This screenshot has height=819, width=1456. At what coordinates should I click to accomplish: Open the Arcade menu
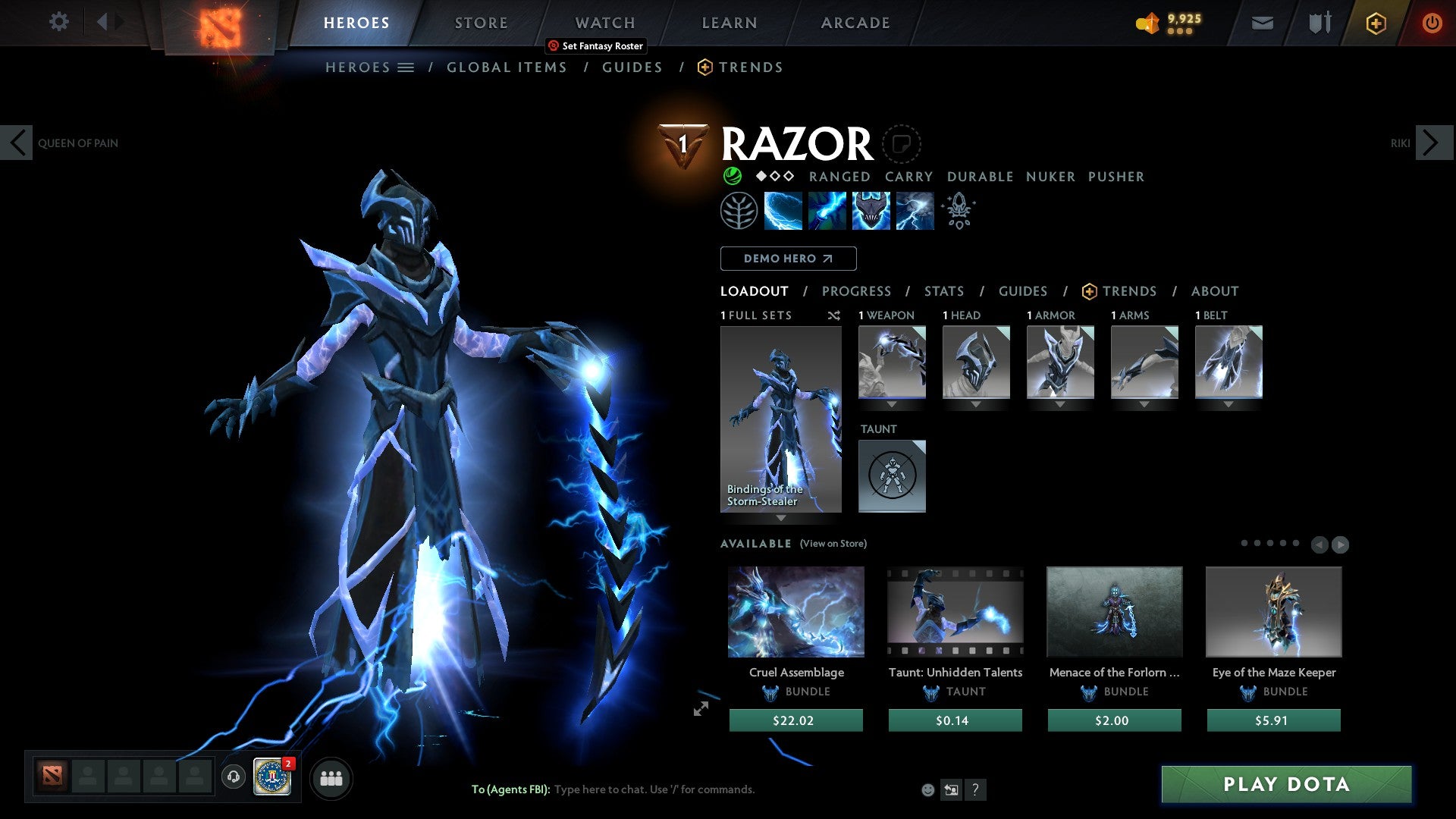point(855,23)
